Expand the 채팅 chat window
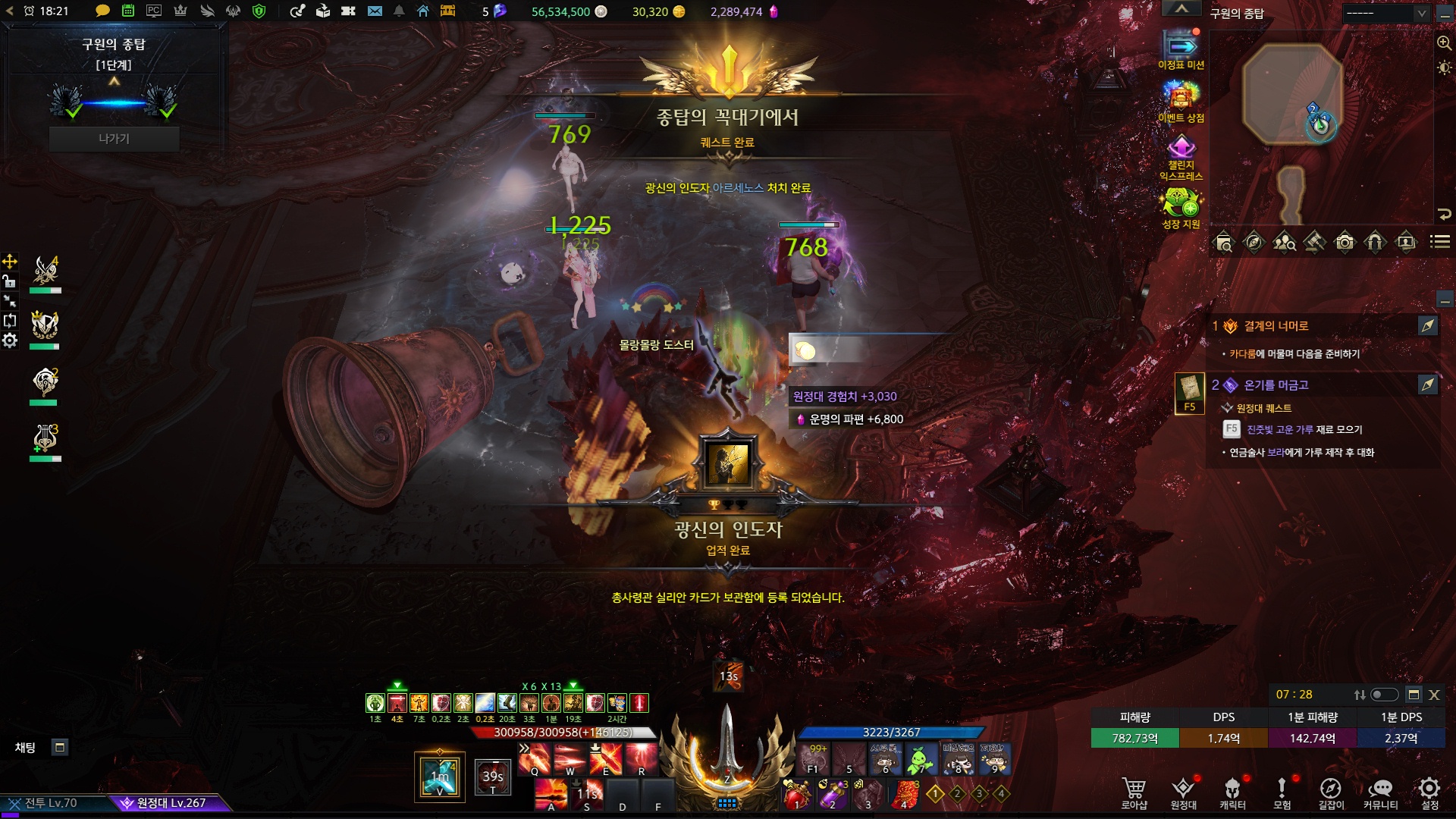Viewport: 1456px width, 819px height. [60, 748]
